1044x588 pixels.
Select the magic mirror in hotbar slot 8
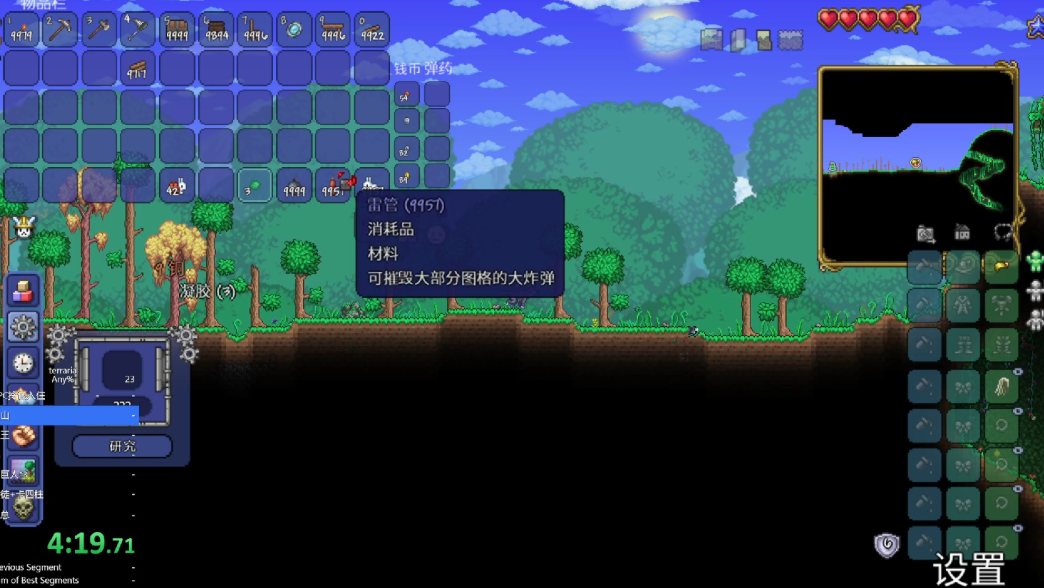tap(294, 30)
